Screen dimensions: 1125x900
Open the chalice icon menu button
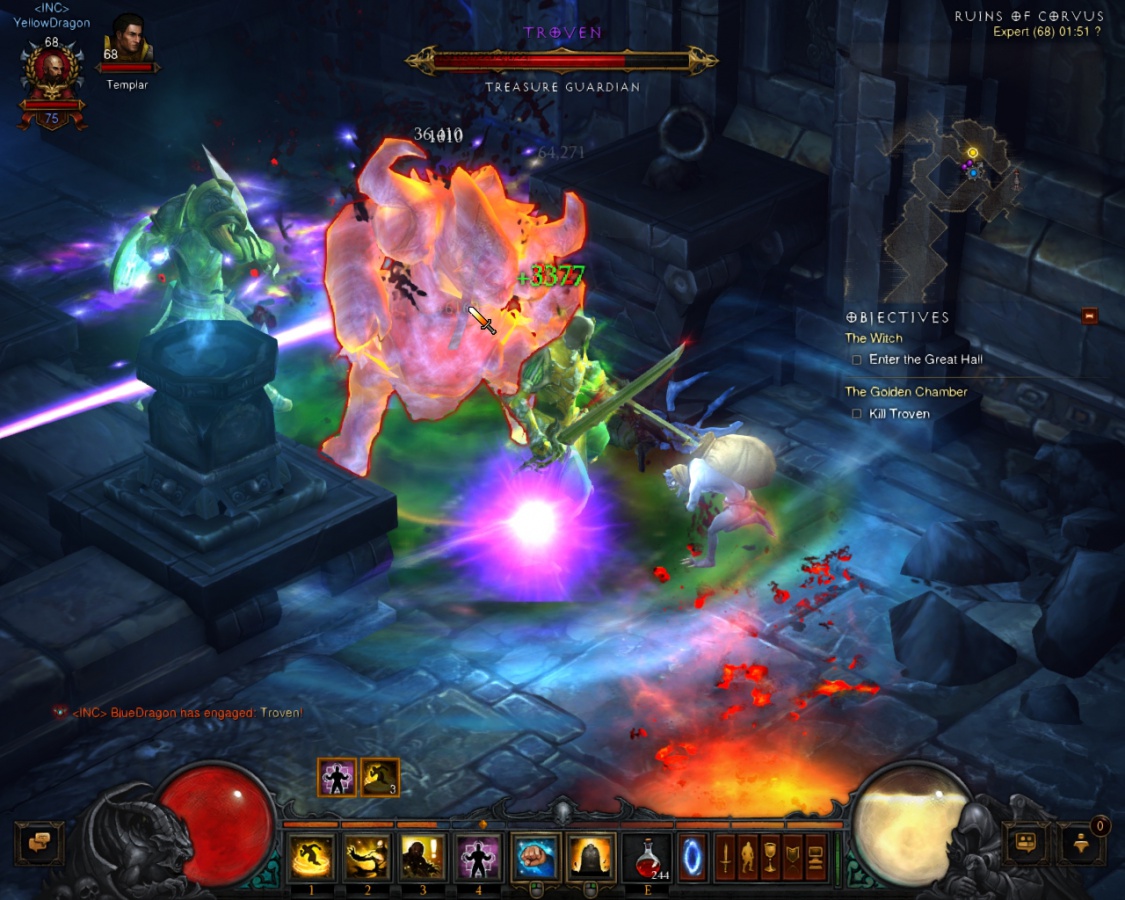point(769,857)
